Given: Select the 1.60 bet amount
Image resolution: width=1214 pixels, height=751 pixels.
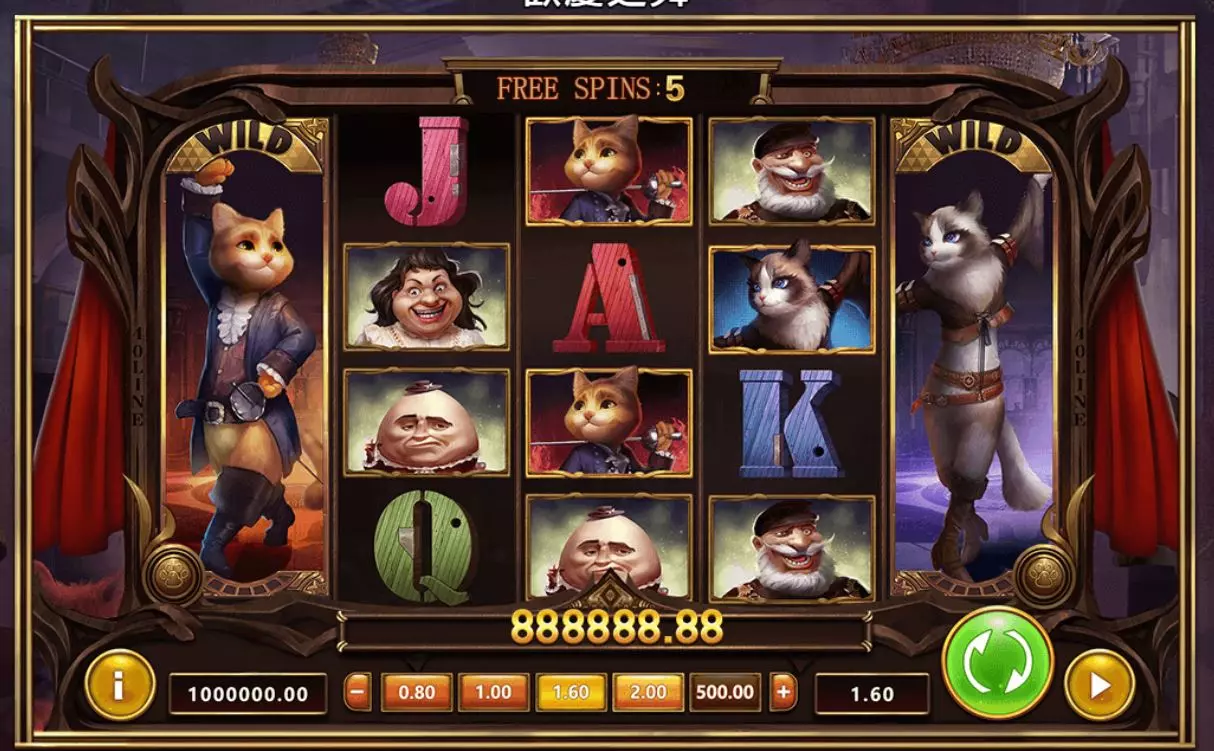Looking at the screenshot, I should [x=570, y=692].
